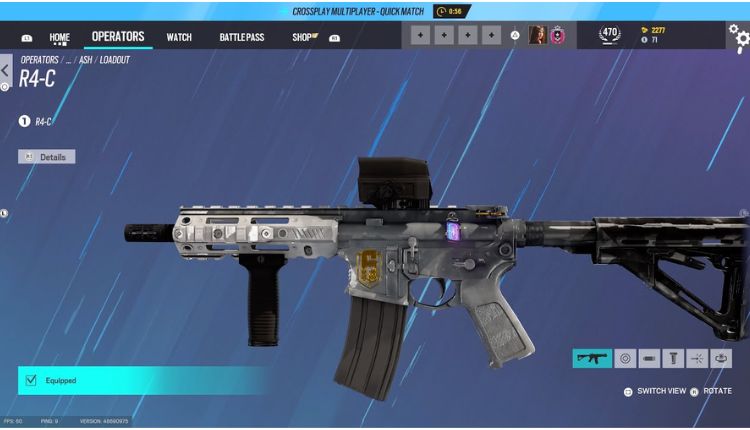Open the R4-C Details panel
The image size is (750, 430).
(x=47, y=157)
